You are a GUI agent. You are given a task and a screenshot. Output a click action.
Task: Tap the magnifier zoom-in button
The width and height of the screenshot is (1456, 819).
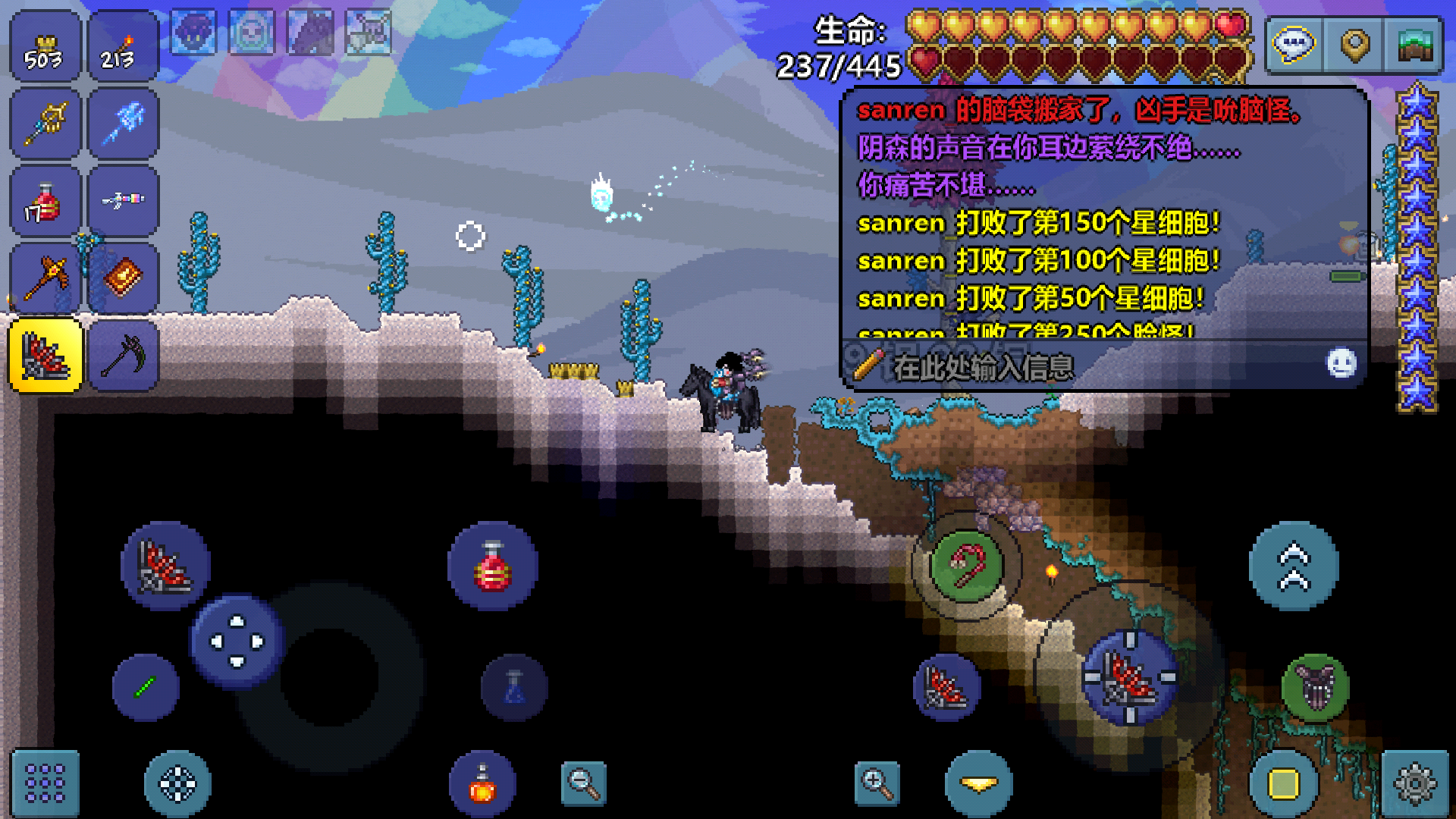[x=877, y=783]
